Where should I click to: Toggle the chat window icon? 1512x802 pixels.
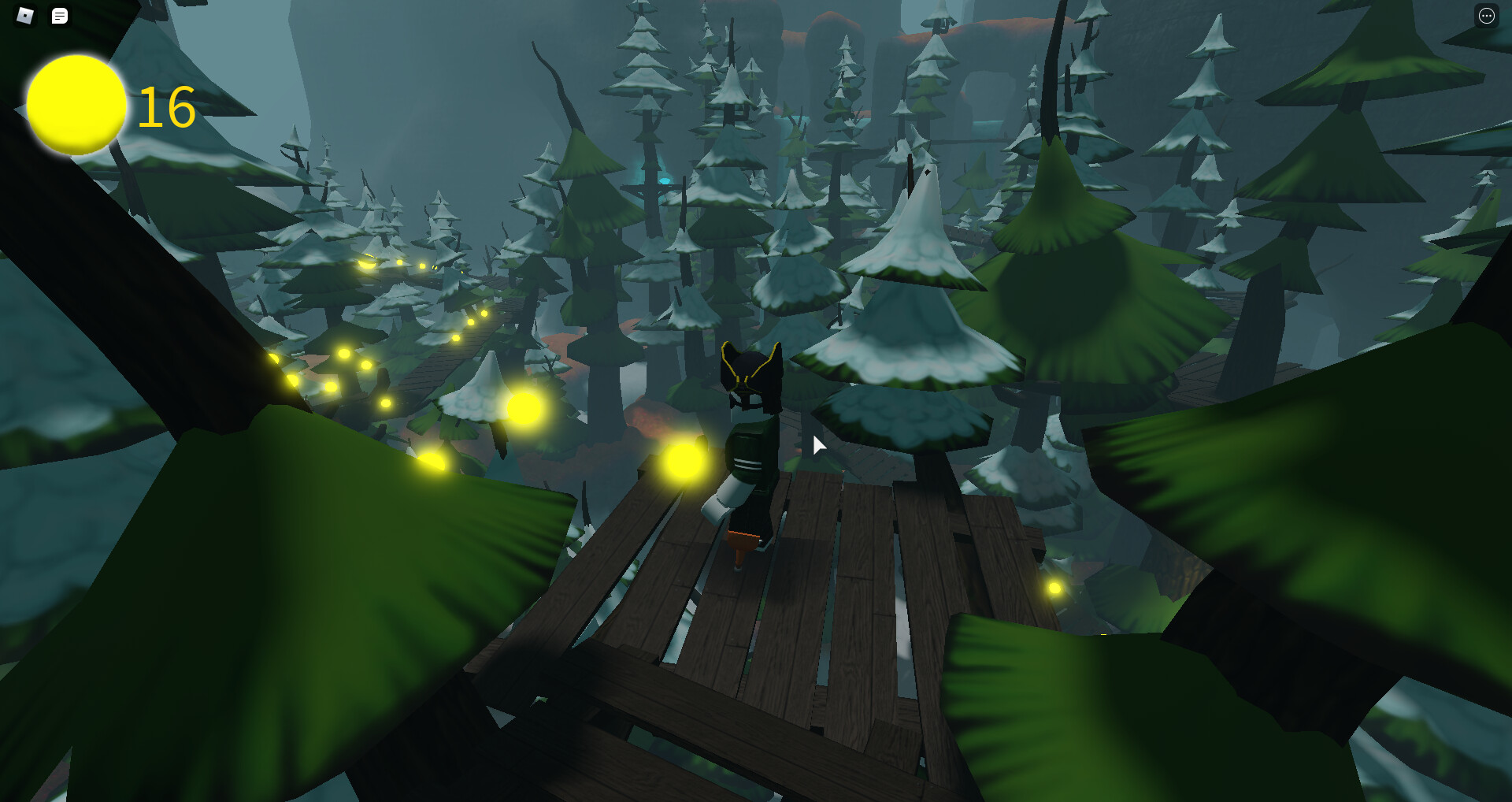pos(60,16)
